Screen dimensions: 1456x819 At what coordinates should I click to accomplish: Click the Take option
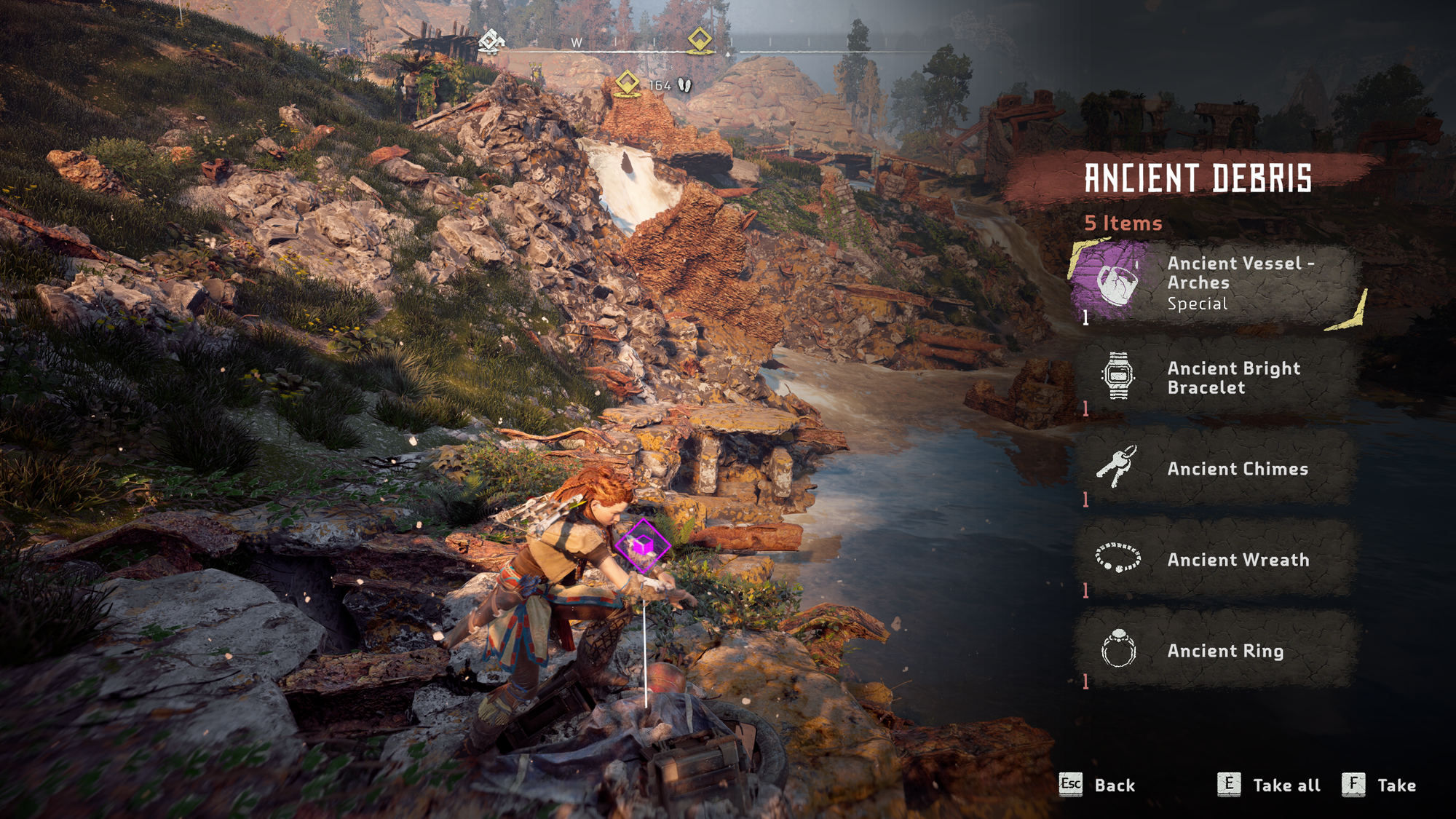[1396, 786]
